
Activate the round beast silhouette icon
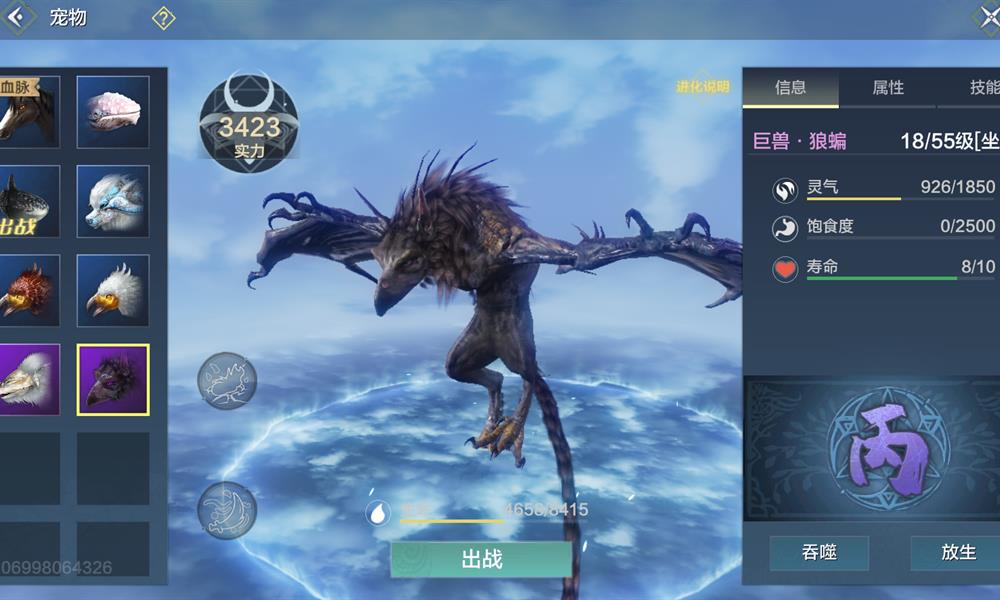227,381
